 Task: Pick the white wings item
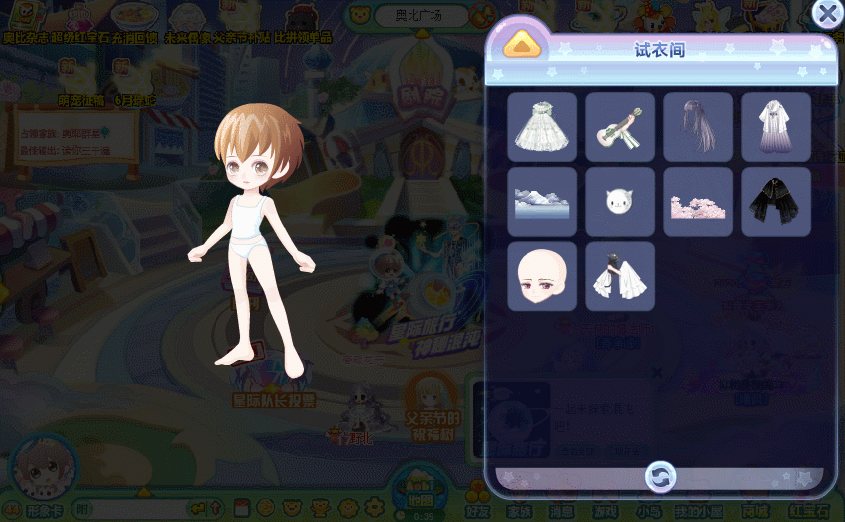pyautogui.click(x=620, y=276)
